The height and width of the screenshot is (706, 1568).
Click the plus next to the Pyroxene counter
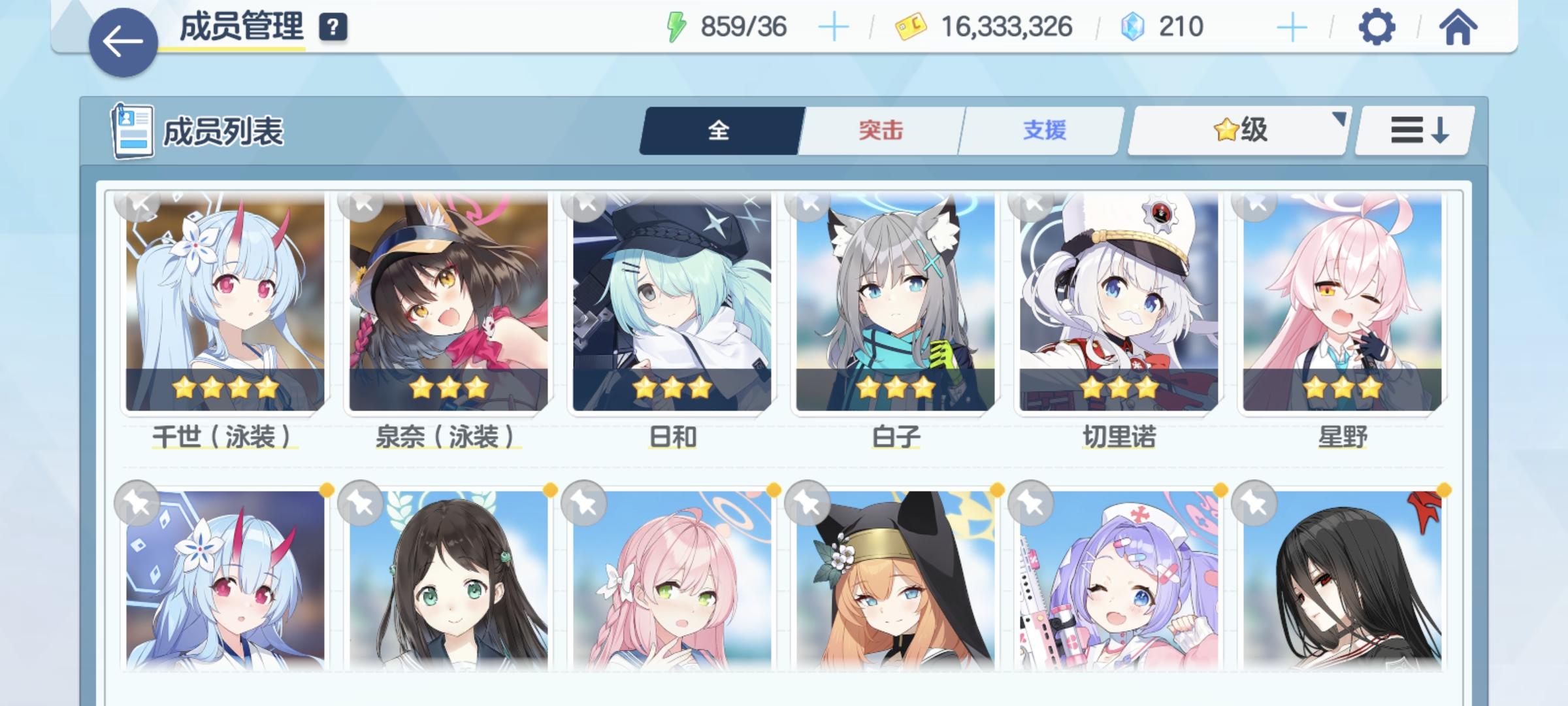(1292, 26)
